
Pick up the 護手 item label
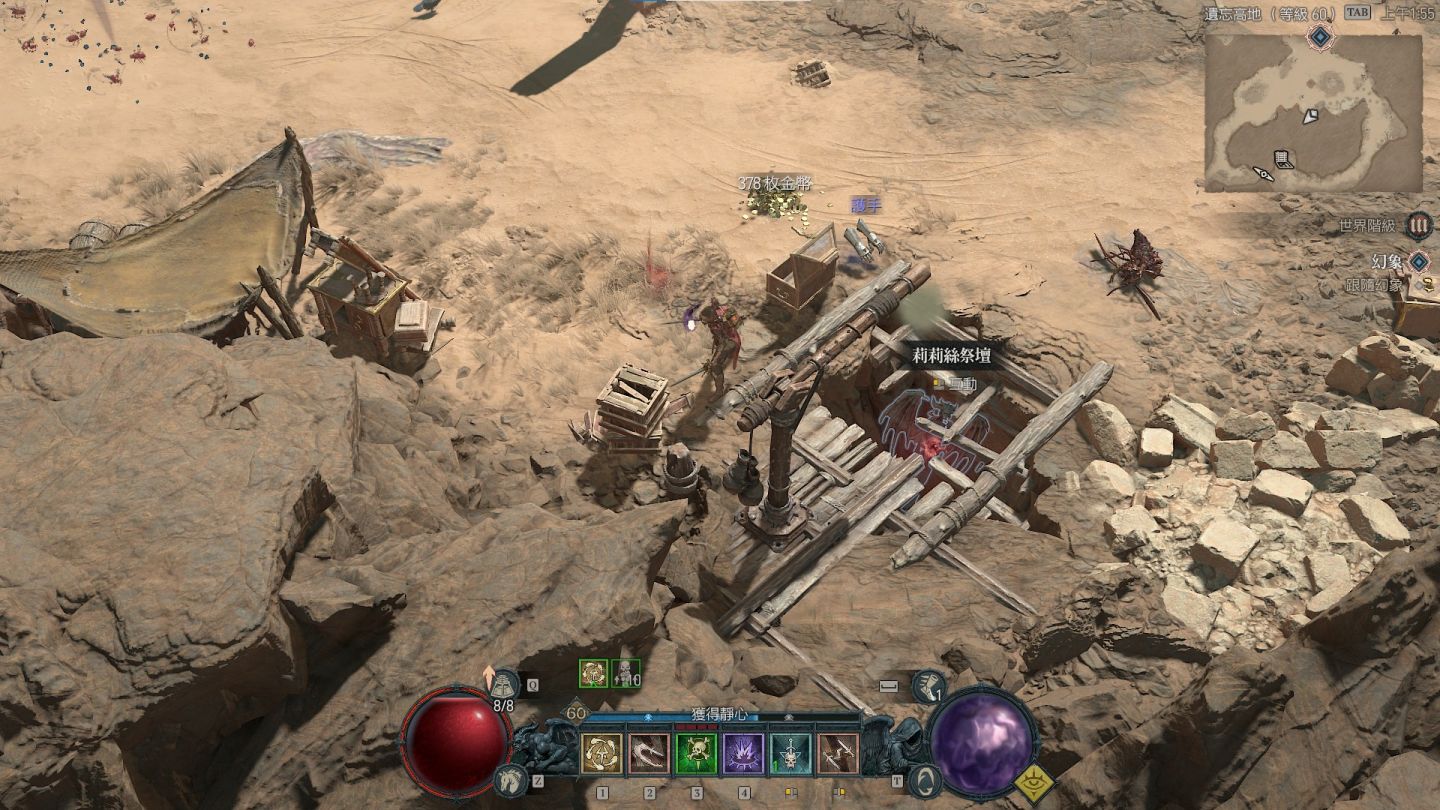[866, 205]
